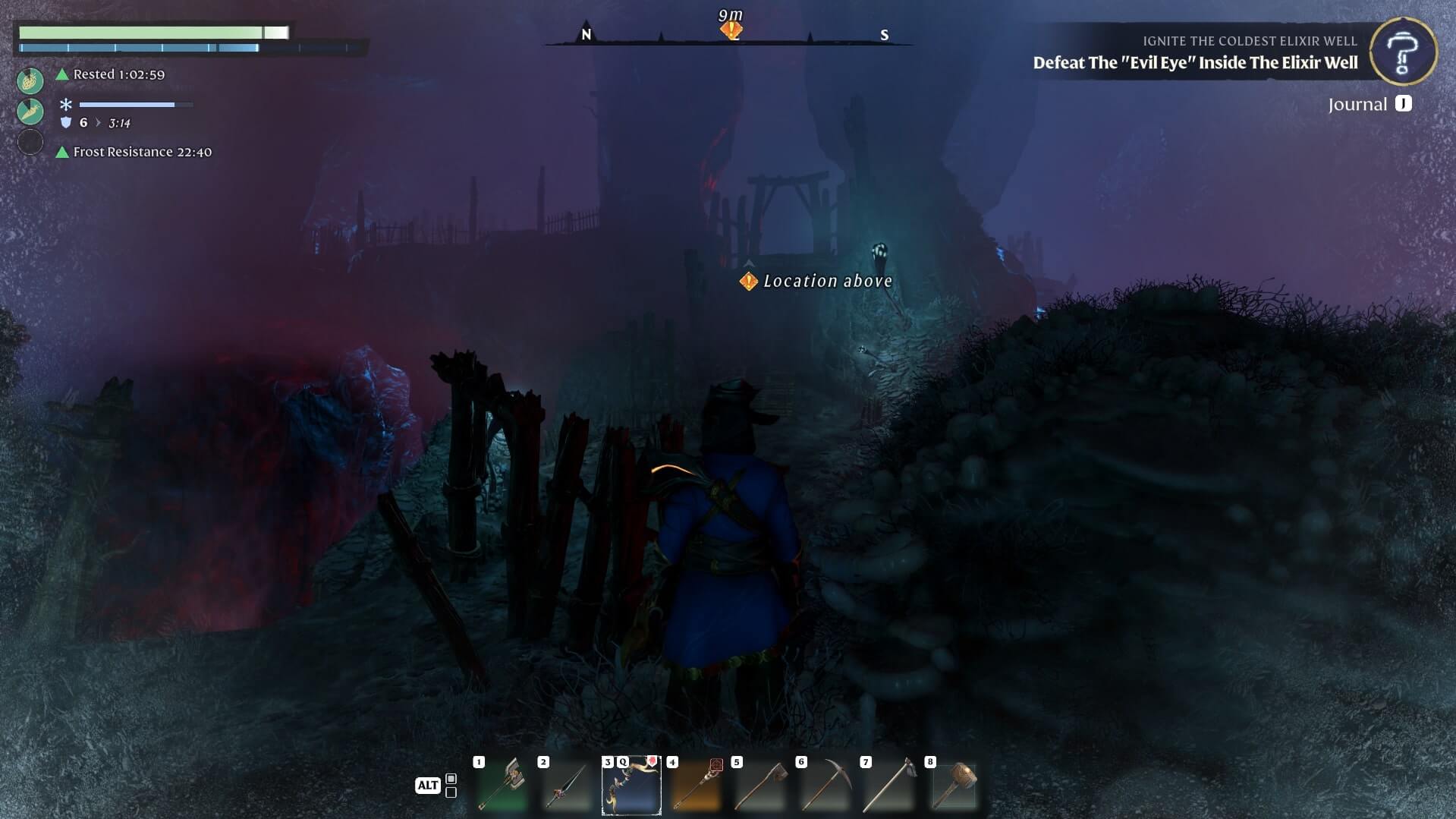The width and height of the screenshot is (1456, 819).
Task: Select the rake tool in slot 7
Action: 889,785
